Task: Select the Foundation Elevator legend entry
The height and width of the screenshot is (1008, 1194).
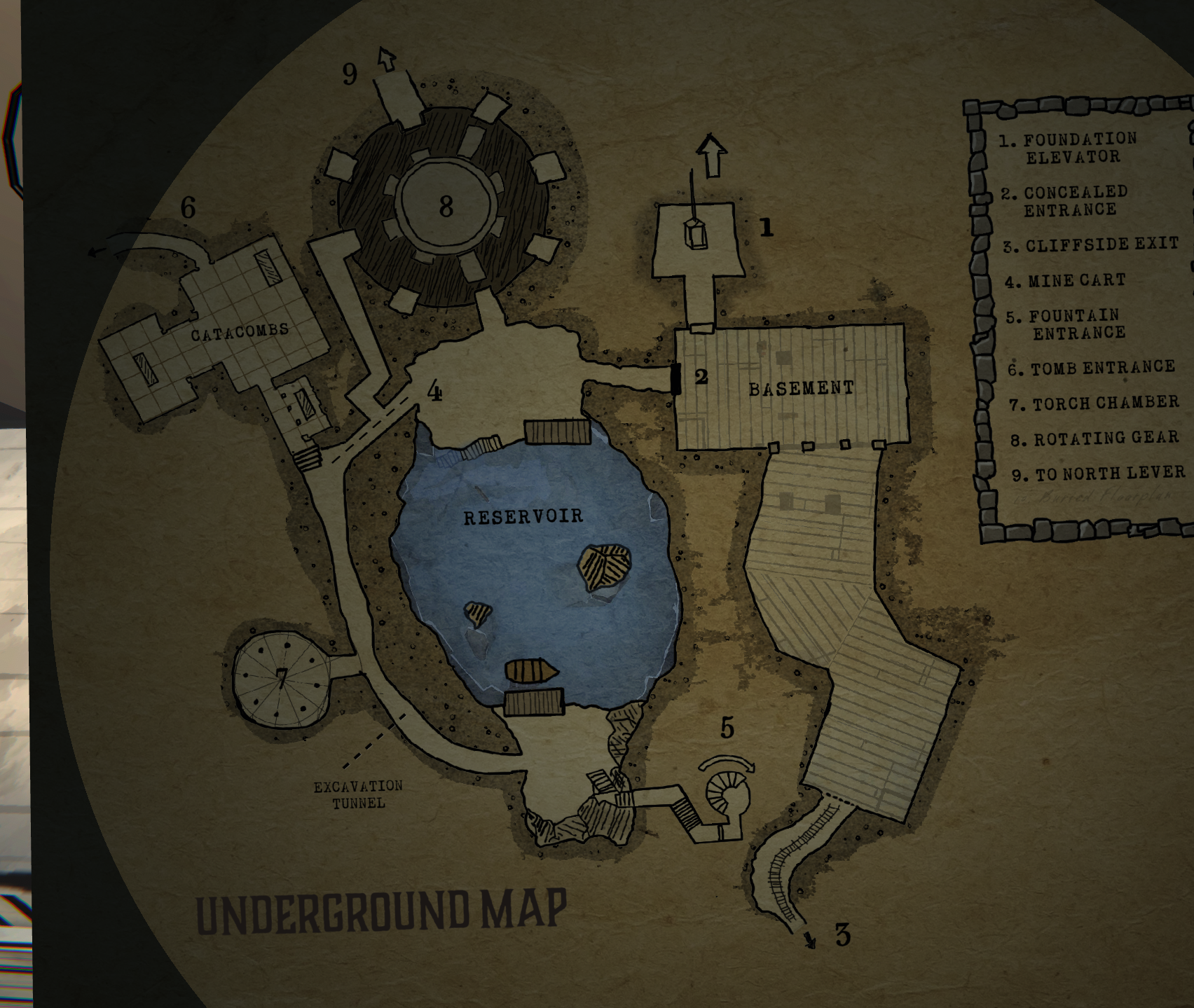Action: point(1069,148)
